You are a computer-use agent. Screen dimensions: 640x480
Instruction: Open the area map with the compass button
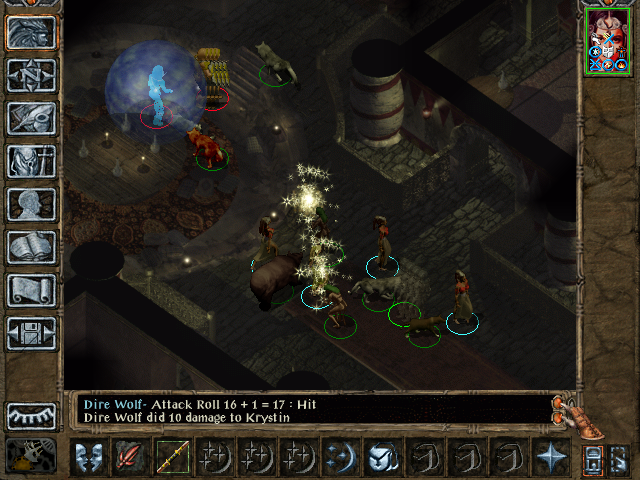pos(31,76)
